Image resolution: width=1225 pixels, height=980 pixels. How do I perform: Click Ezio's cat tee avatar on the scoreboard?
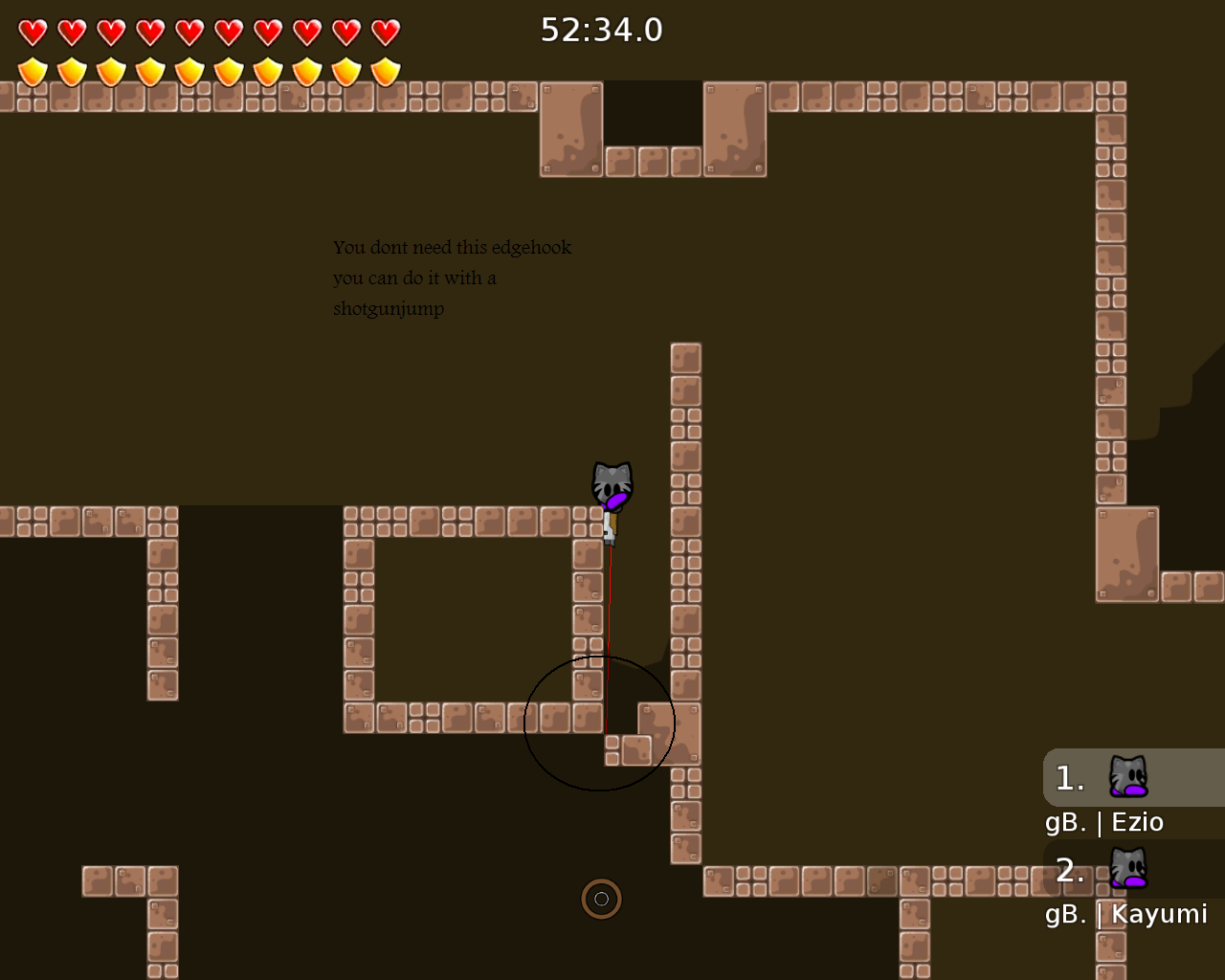(x=1127, y=775)
